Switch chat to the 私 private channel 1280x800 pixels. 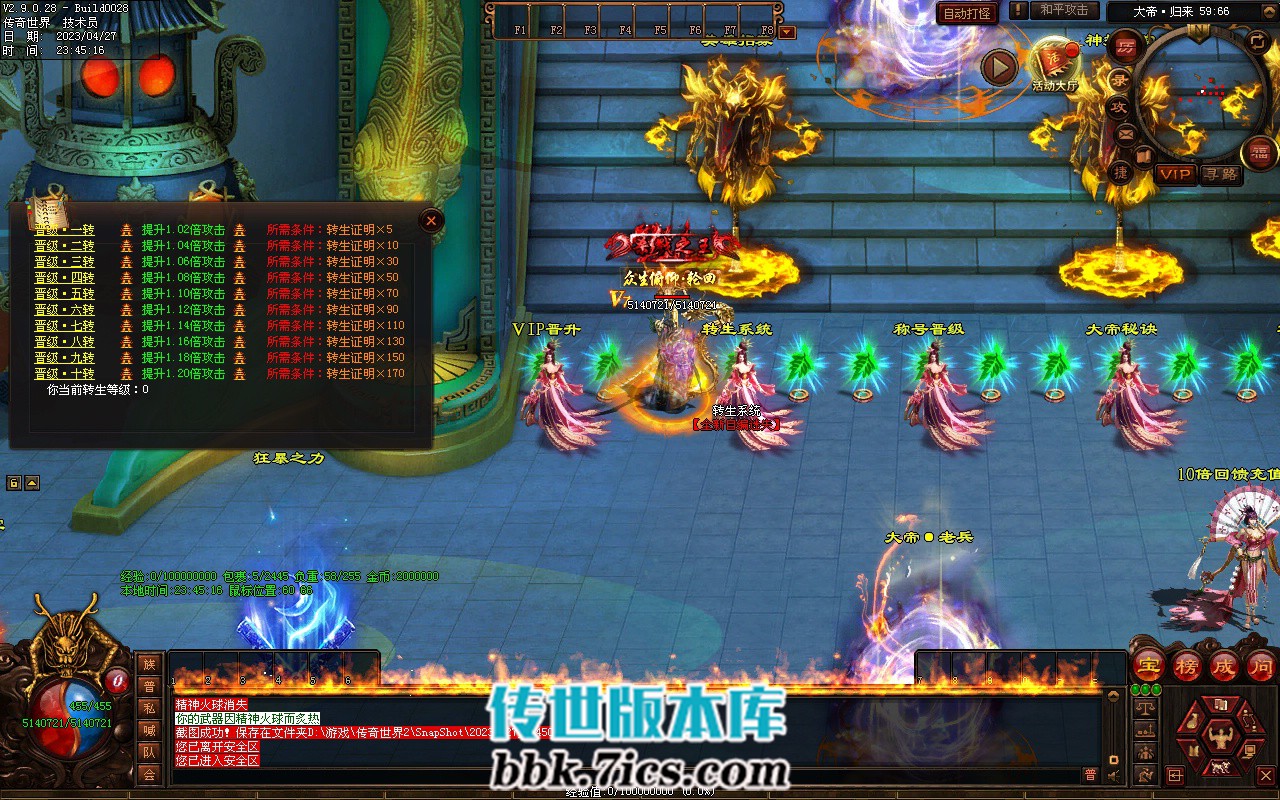point(149,708)
